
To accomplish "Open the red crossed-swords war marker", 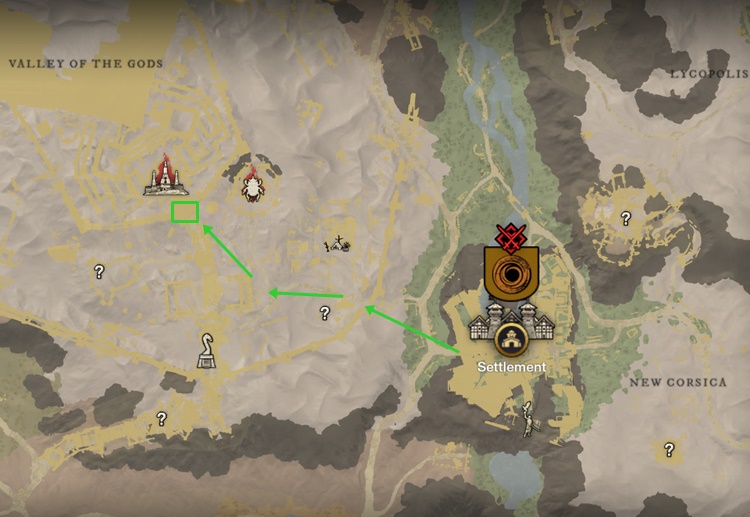I will pos(510,236).
